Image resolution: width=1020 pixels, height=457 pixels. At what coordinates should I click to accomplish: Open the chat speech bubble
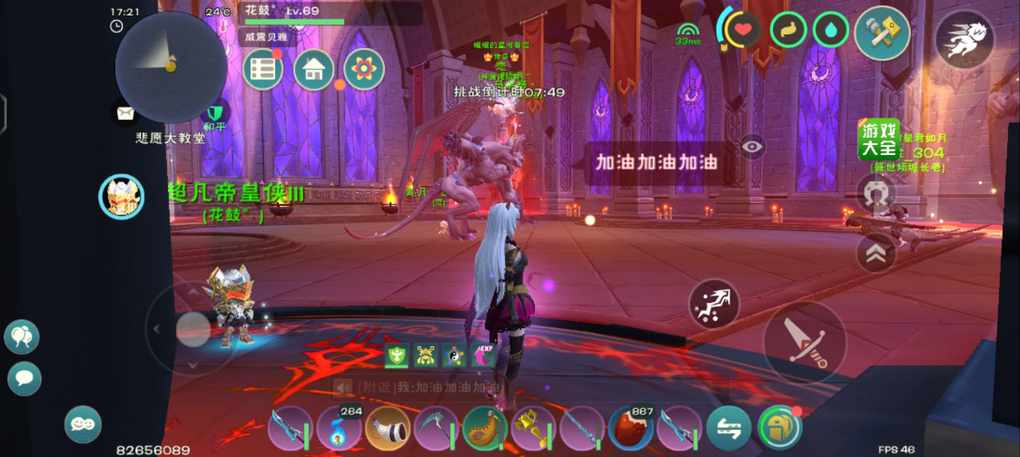click(x=24, y=377)
